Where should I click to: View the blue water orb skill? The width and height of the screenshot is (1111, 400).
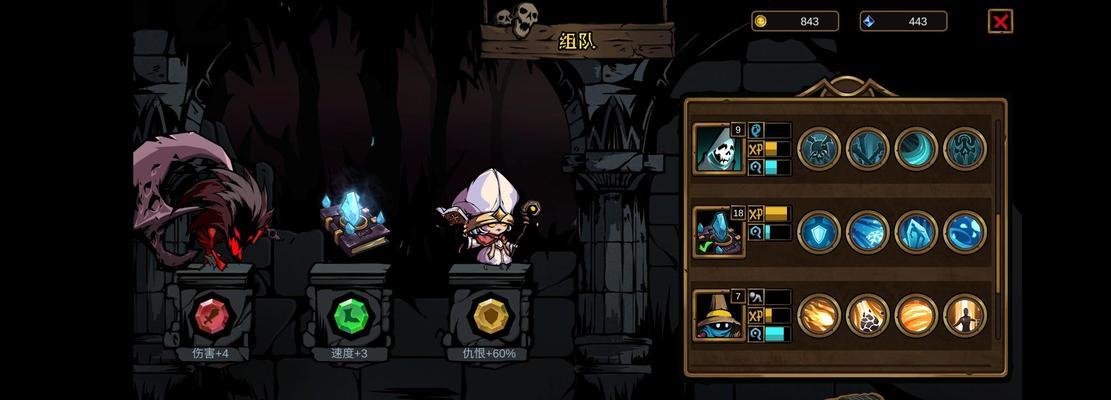coord(965,232)
